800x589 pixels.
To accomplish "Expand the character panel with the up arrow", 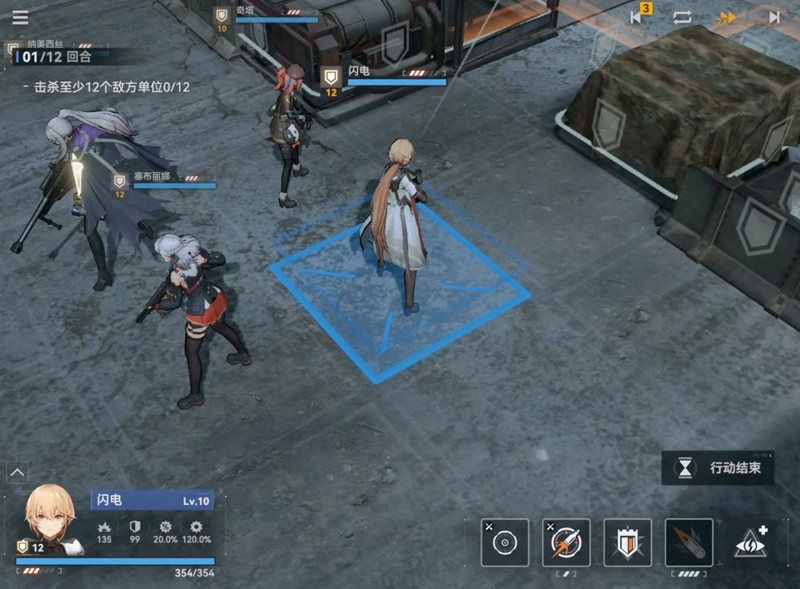I will 17,471.
